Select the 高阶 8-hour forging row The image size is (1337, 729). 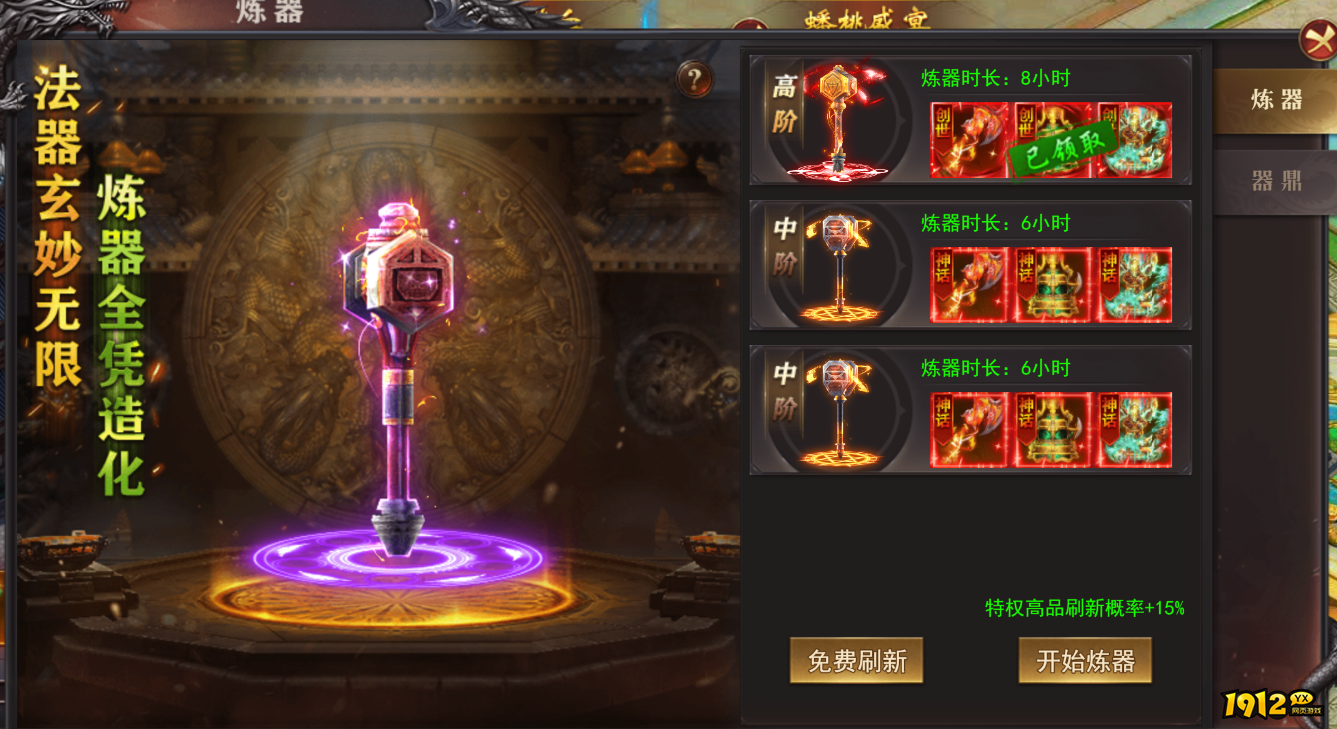pos(970,120)
